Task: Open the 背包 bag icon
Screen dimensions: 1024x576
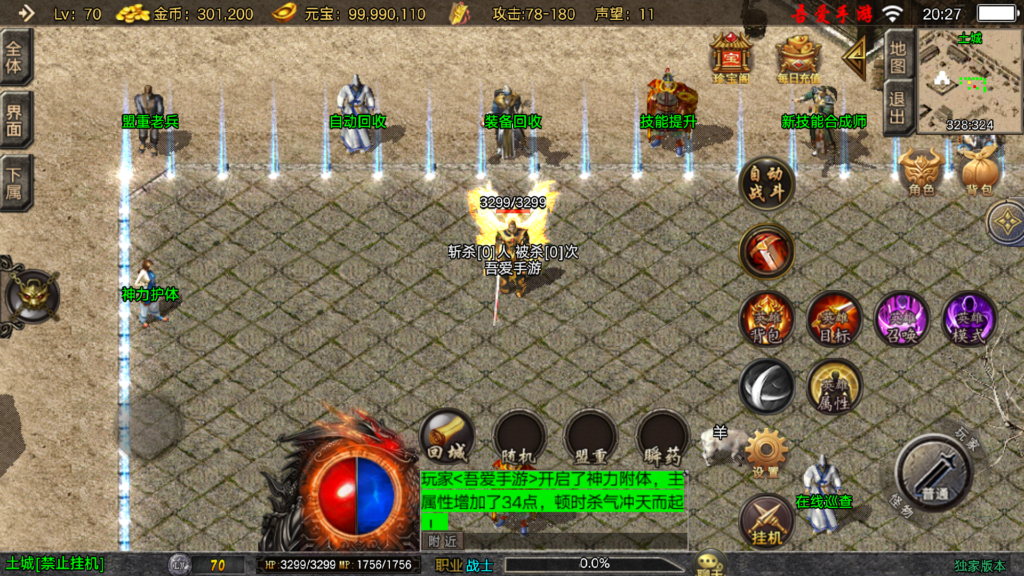Action: pyautogui.click(x=981, y=171)
